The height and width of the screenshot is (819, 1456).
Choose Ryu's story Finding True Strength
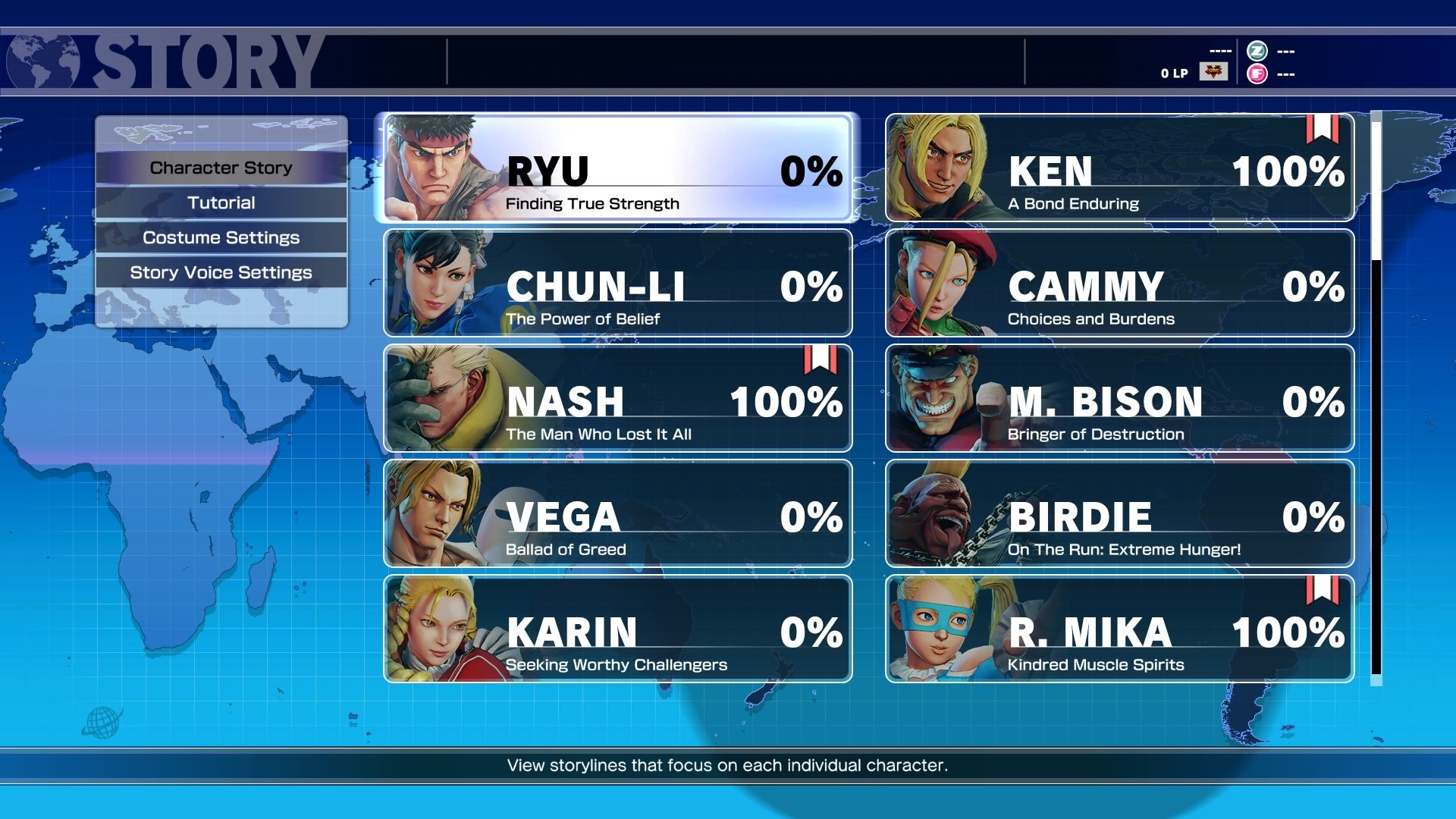[617, 168]
